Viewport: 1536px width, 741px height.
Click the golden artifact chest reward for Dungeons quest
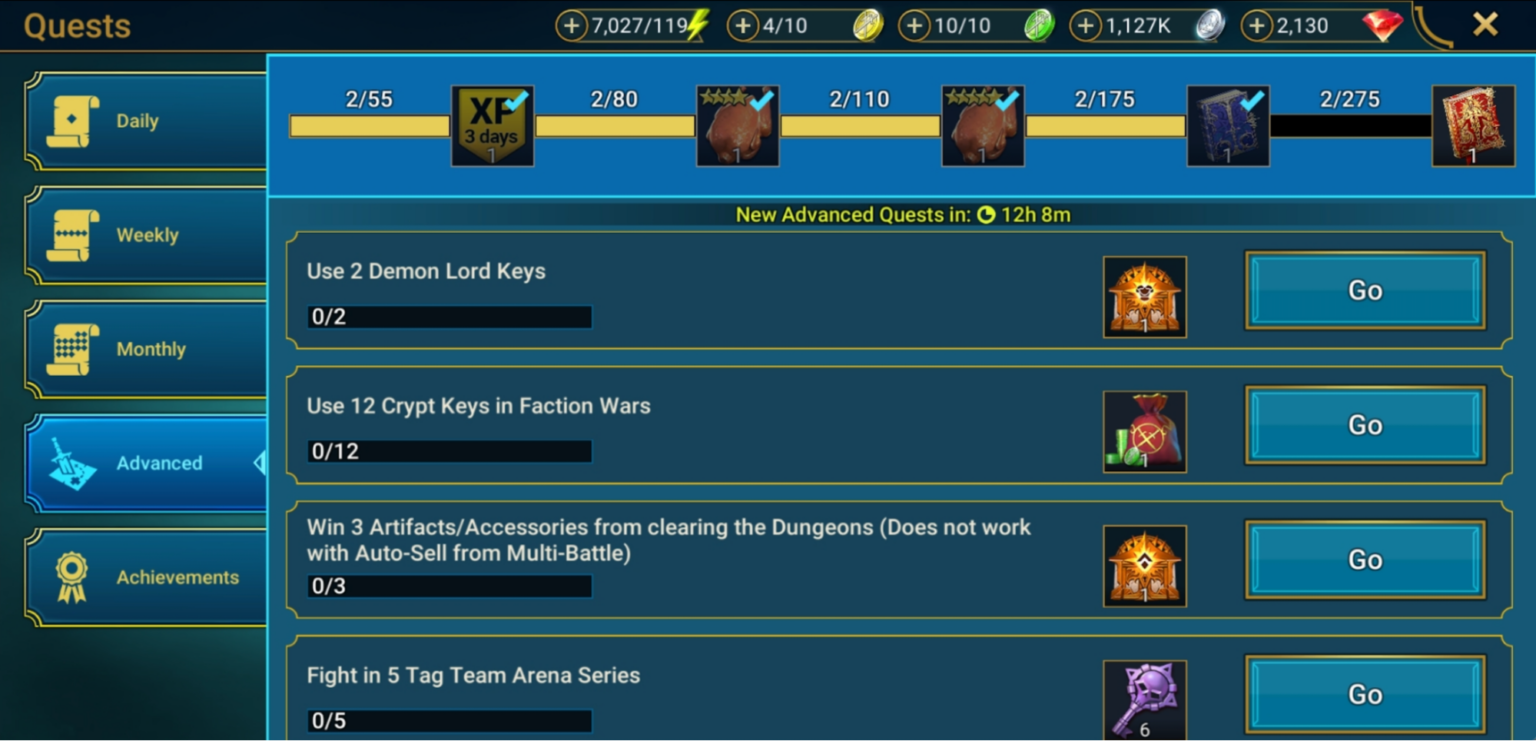[1144, 566]
